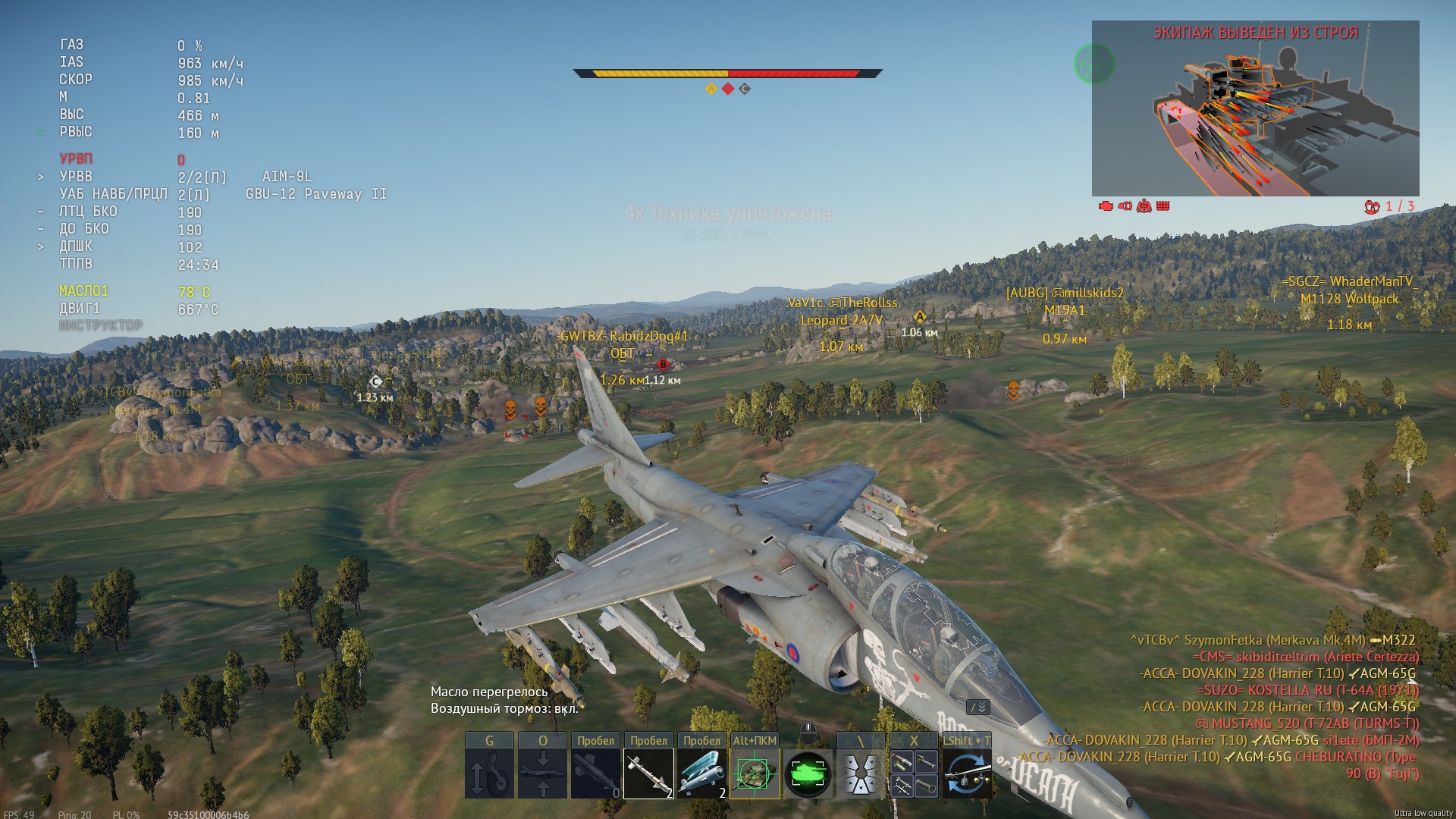The width and height of the screenshot is (1456, 819).
Task: Open the countermeasures flare fan icon
Action: click(x=861, y=773)
